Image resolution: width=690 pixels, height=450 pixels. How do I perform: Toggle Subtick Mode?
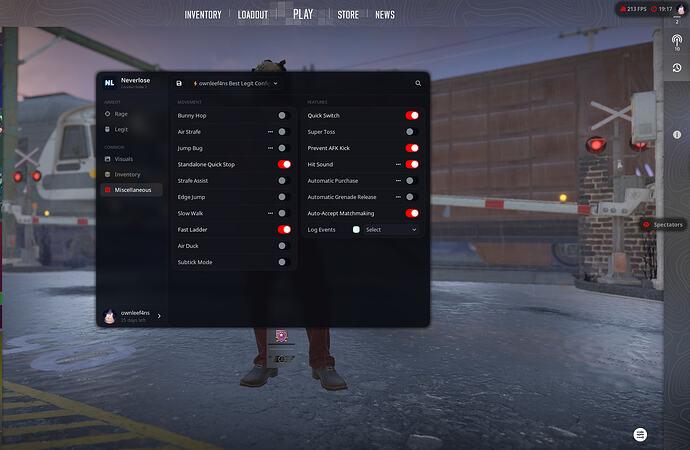point(283,262)
